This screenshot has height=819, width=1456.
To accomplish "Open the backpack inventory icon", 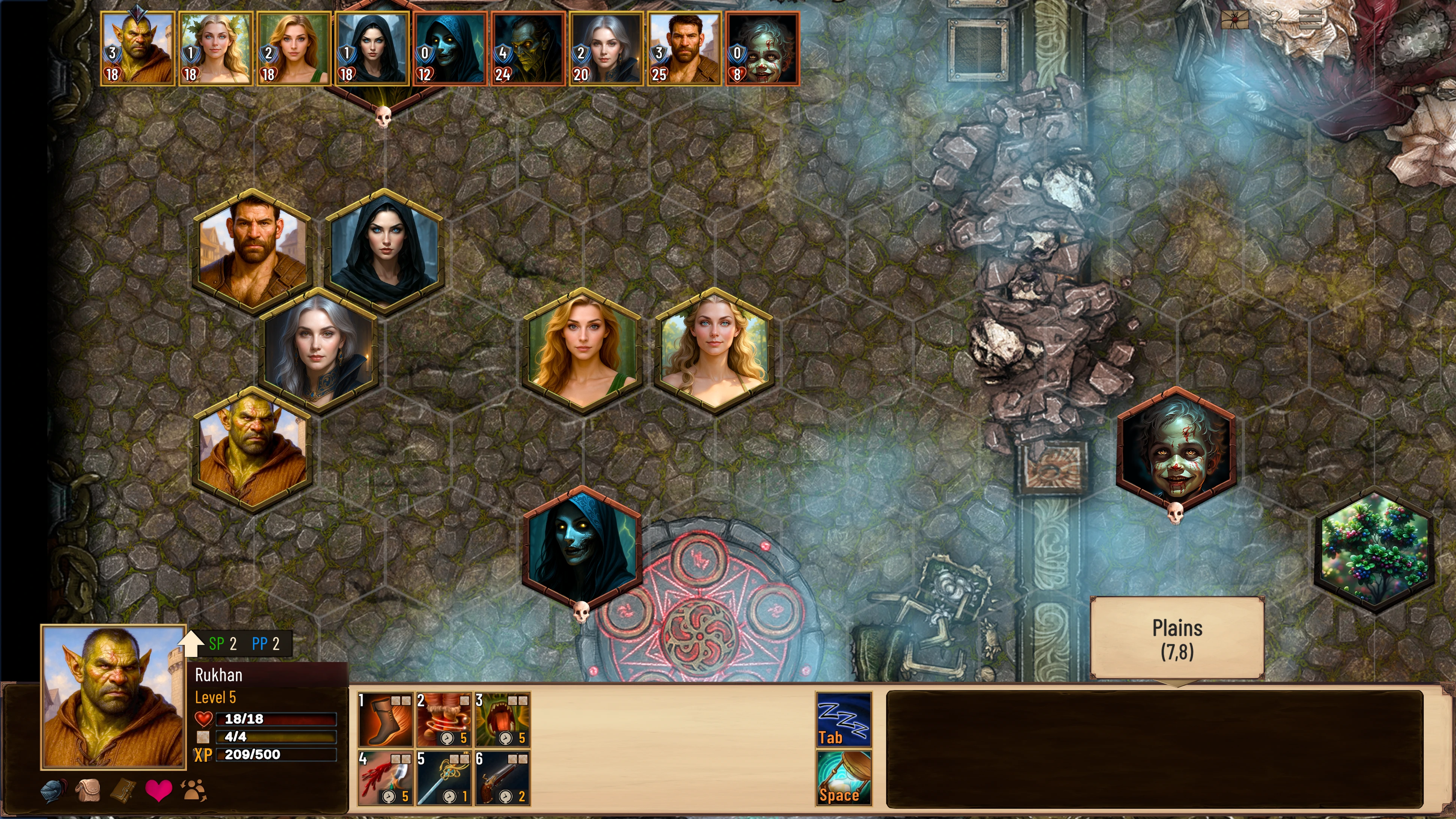I will click(88, 791).
